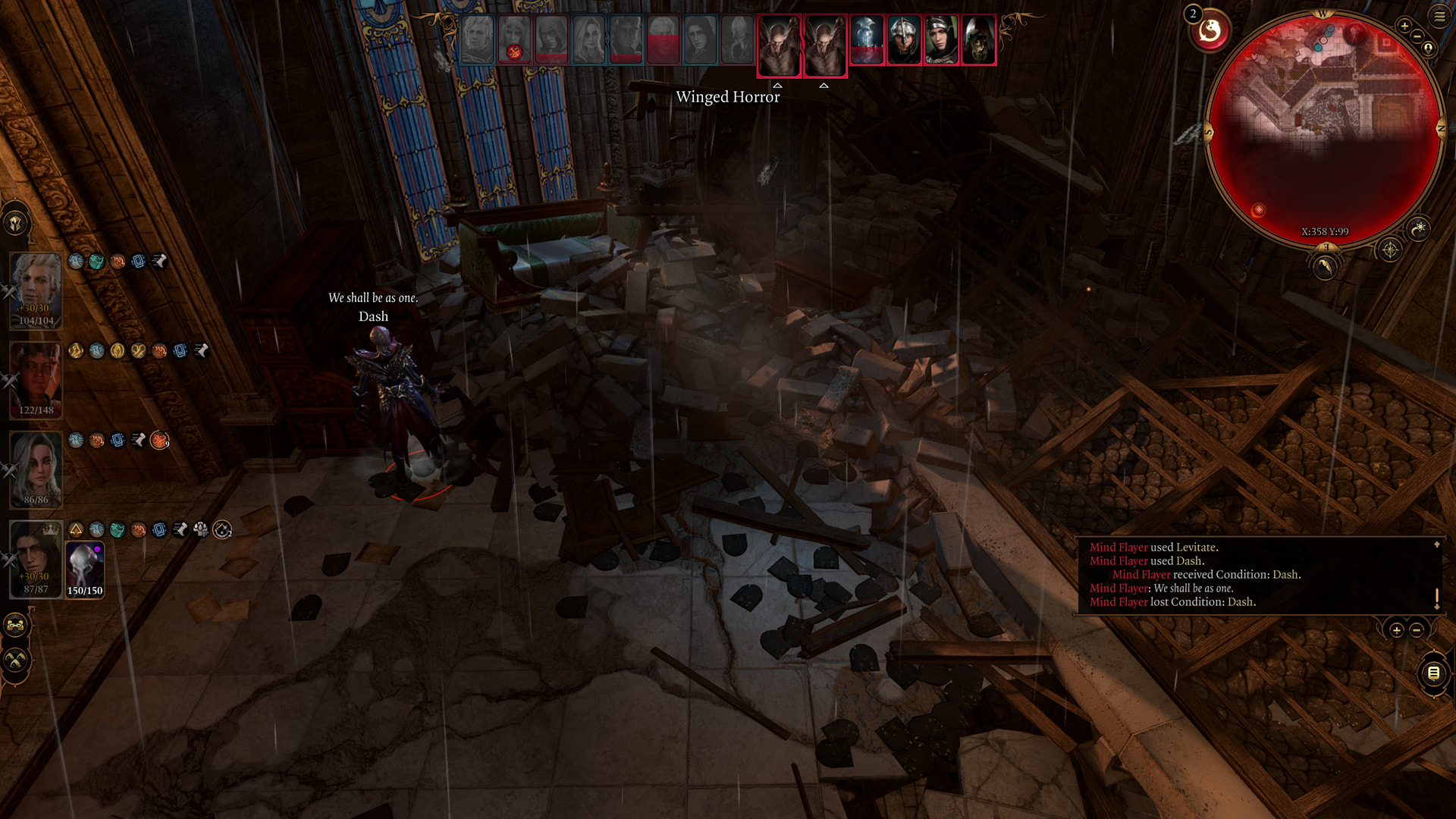The image size is (1456, 819).
Task: Select the blond-haired party member portrait
Action: point(36,290)
